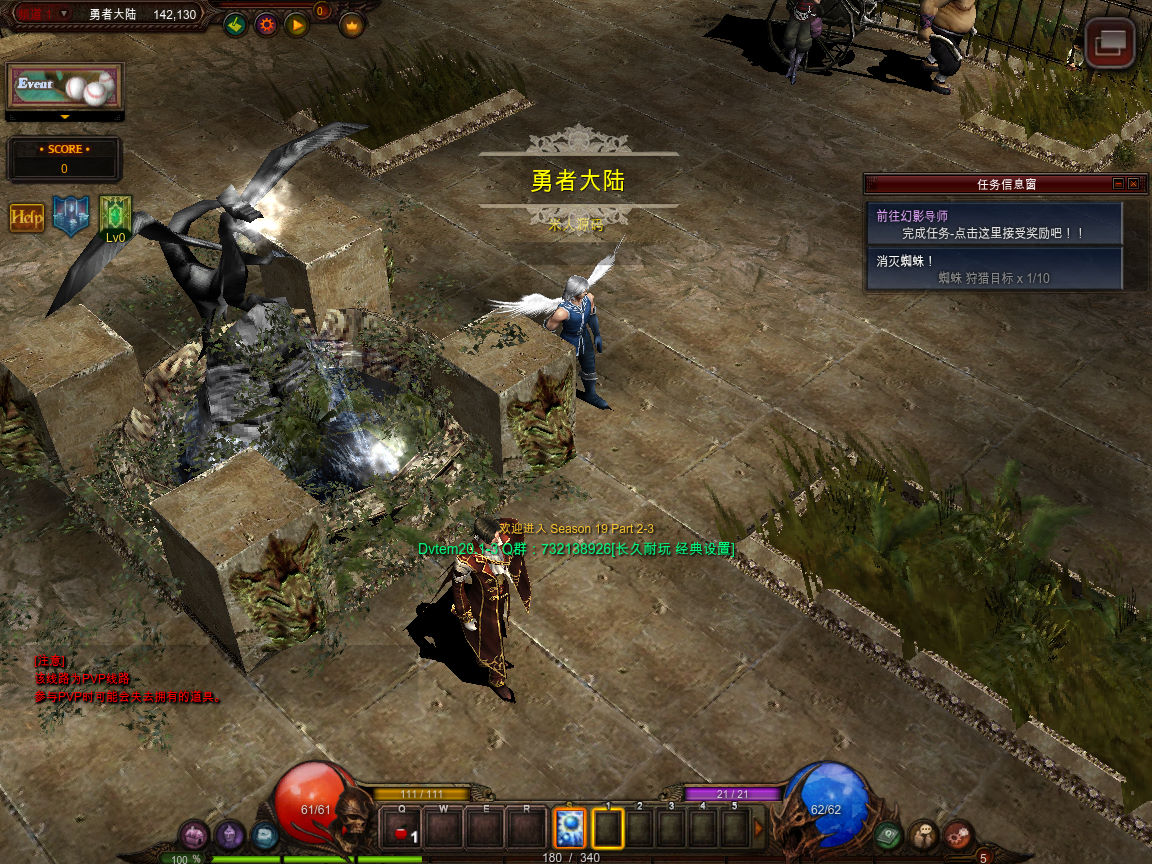Expand the skill bar arrow

click(759, 828)
